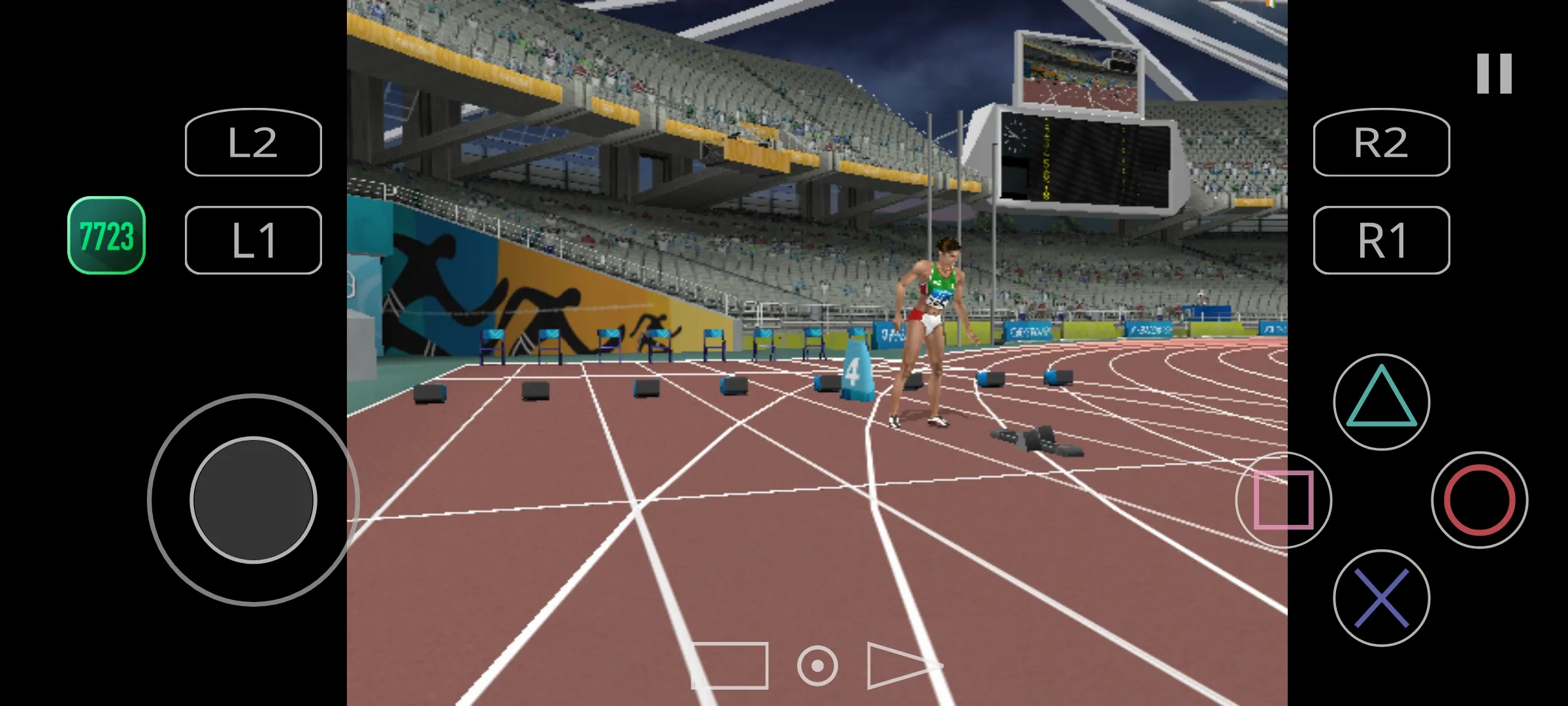Tap the R1 shoulder button
Image resolution: width=1568 pixels, height=706 pixels.
pos(1381,240)
